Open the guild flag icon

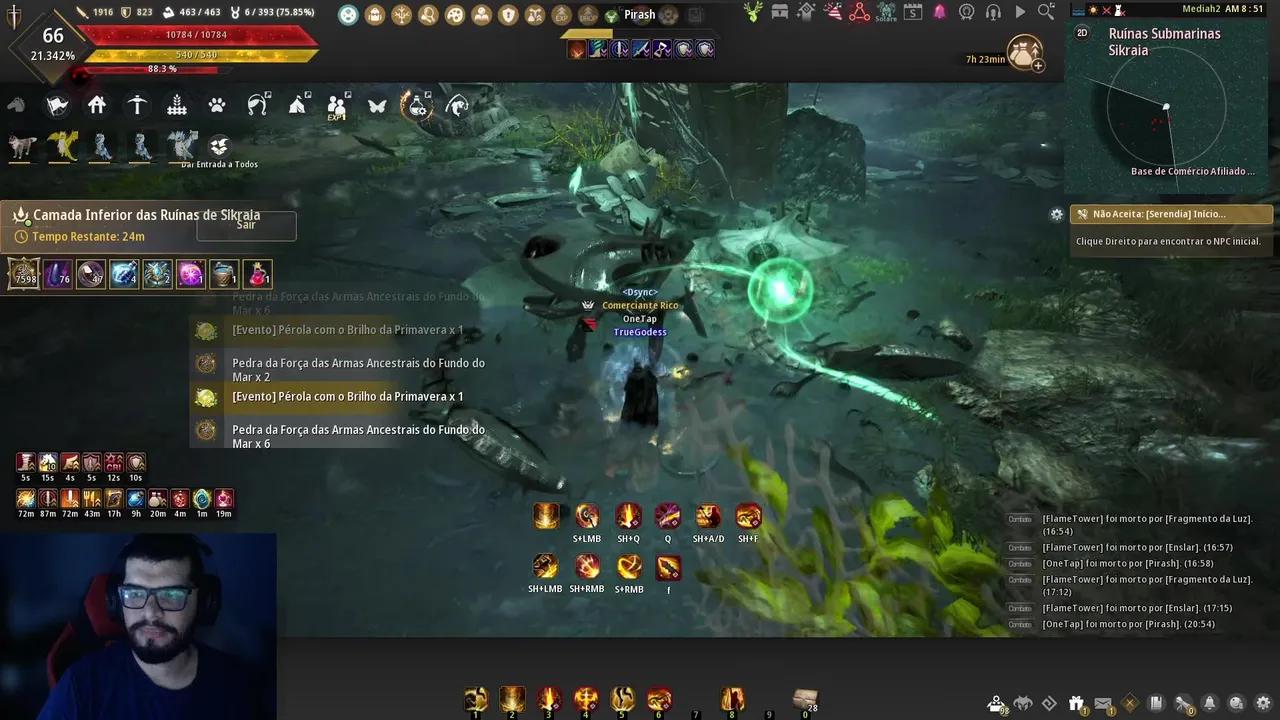coord(56,104)
